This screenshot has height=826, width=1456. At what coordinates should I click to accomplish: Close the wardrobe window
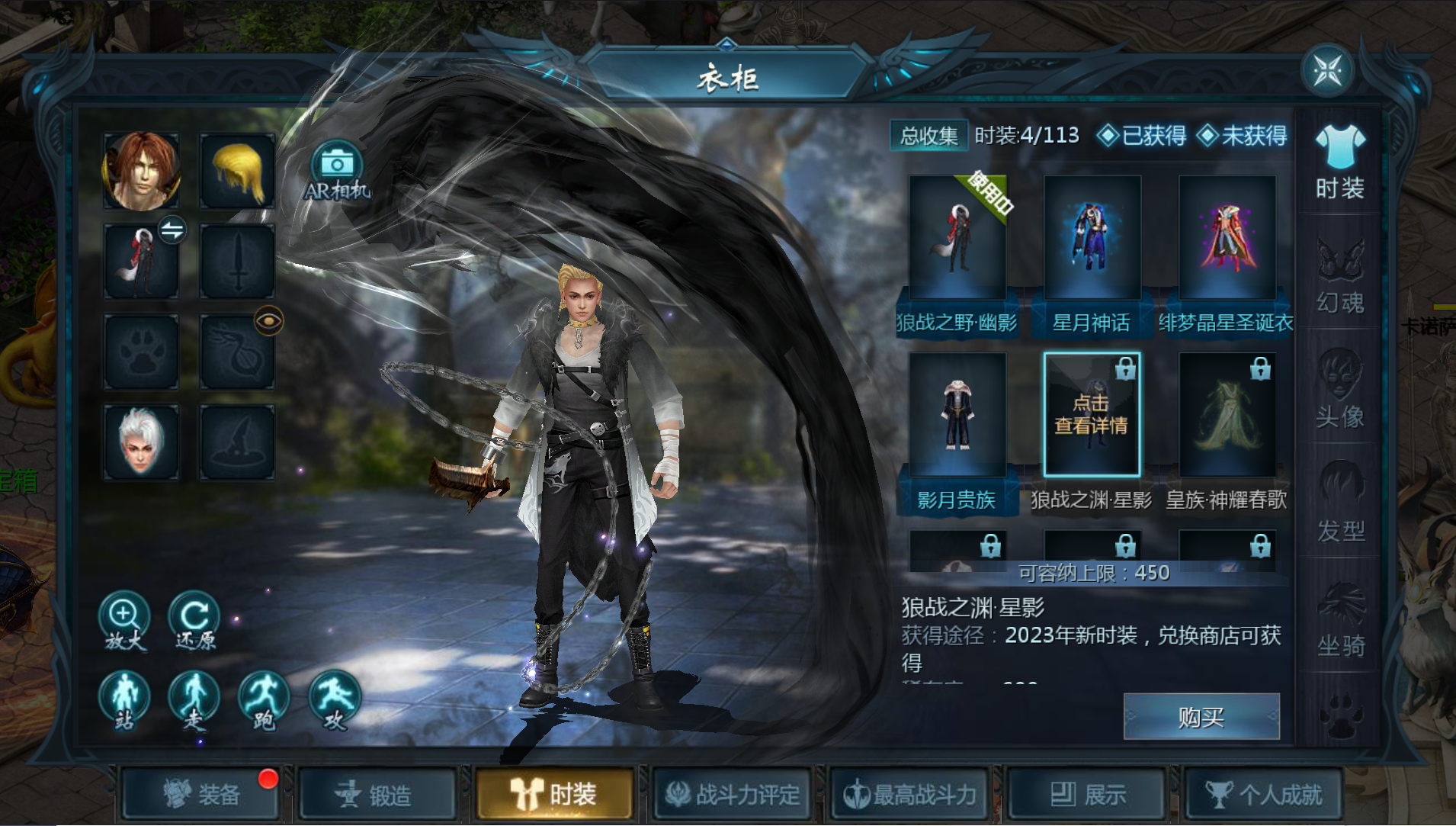pos(1328,70)
